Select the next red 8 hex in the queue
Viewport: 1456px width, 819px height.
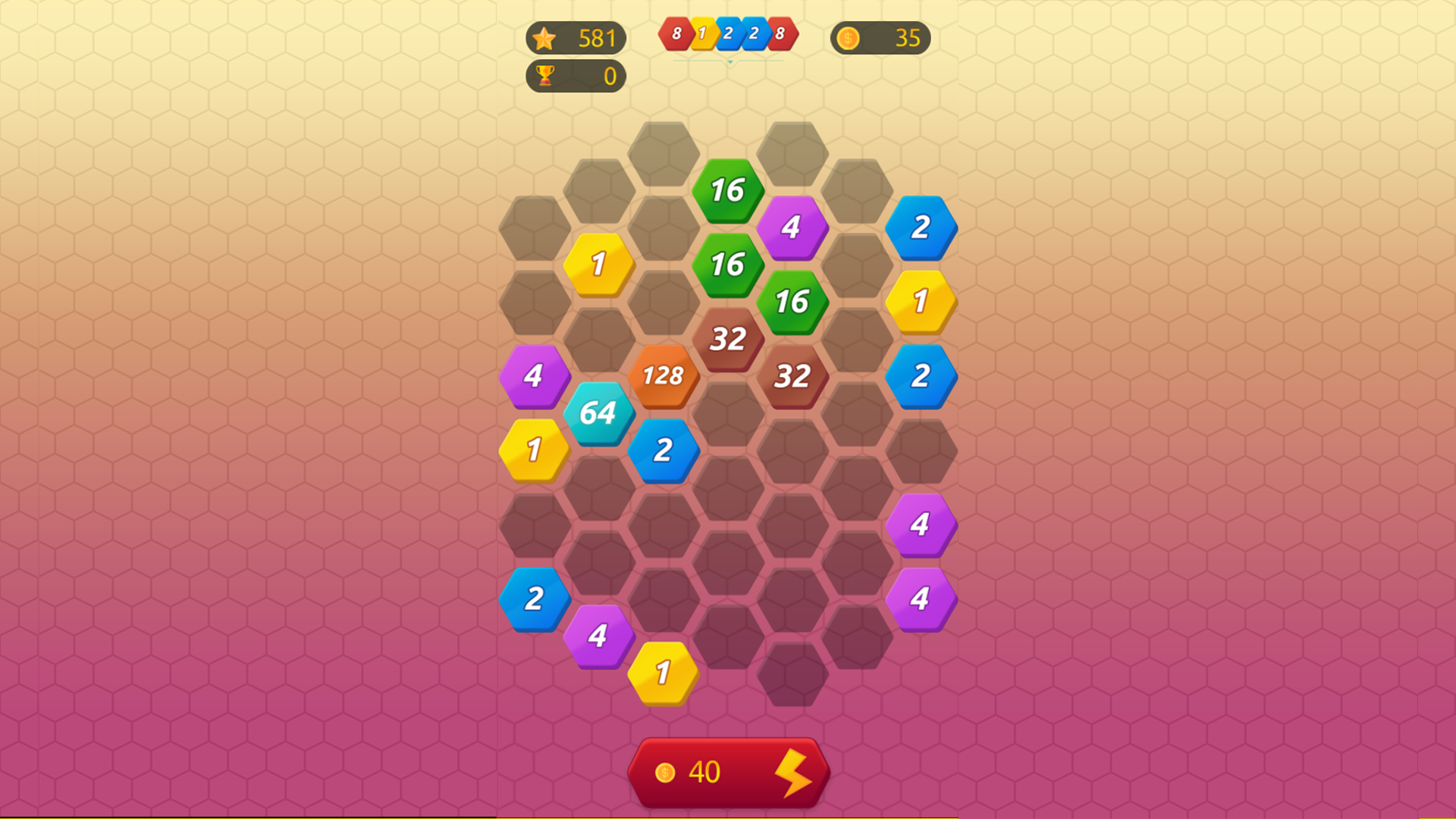click(677, 33)
